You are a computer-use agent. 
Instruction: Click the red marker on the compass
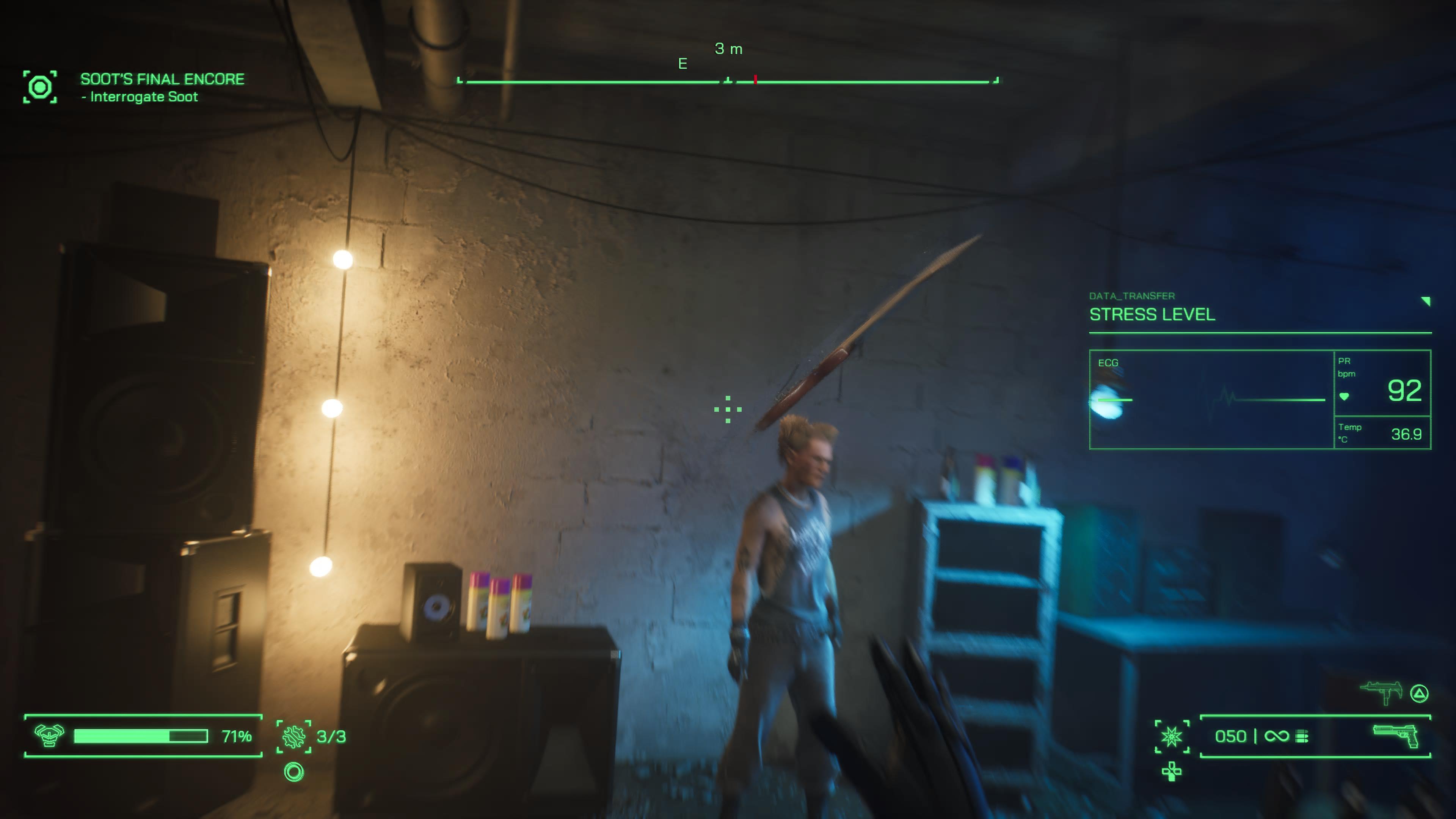point(755,80)
